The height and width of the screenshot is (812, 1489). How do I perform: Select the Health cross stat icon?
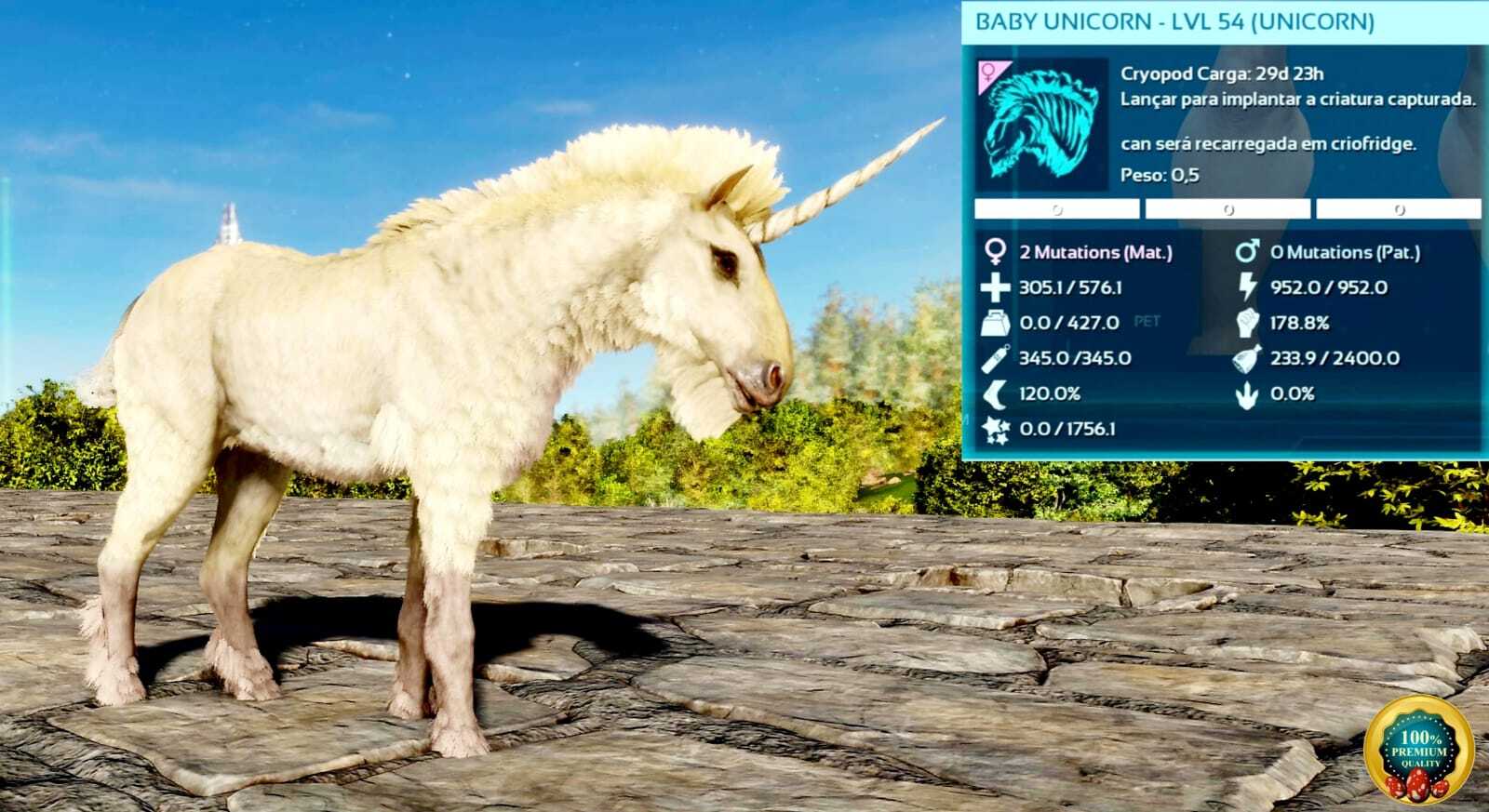click(x=993, y=287)
